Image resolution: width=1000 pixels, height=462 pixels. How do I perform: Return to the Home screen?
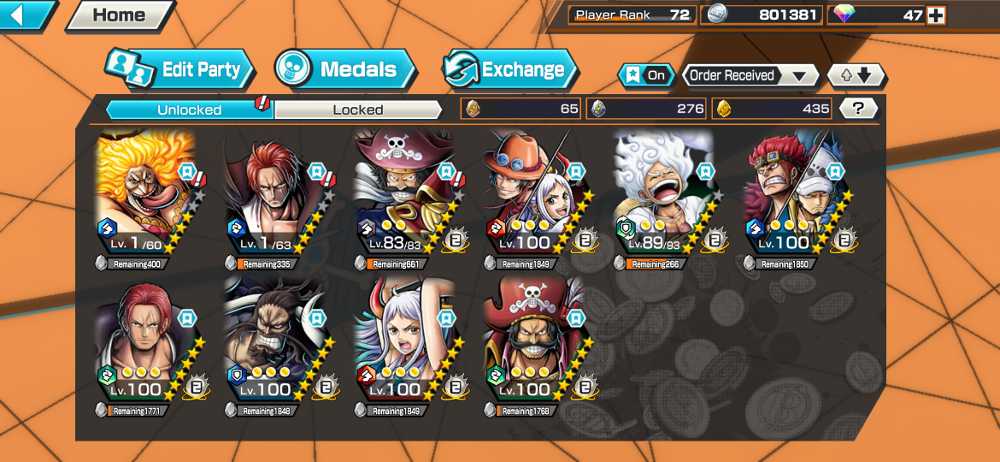click(x=119, y=15)
